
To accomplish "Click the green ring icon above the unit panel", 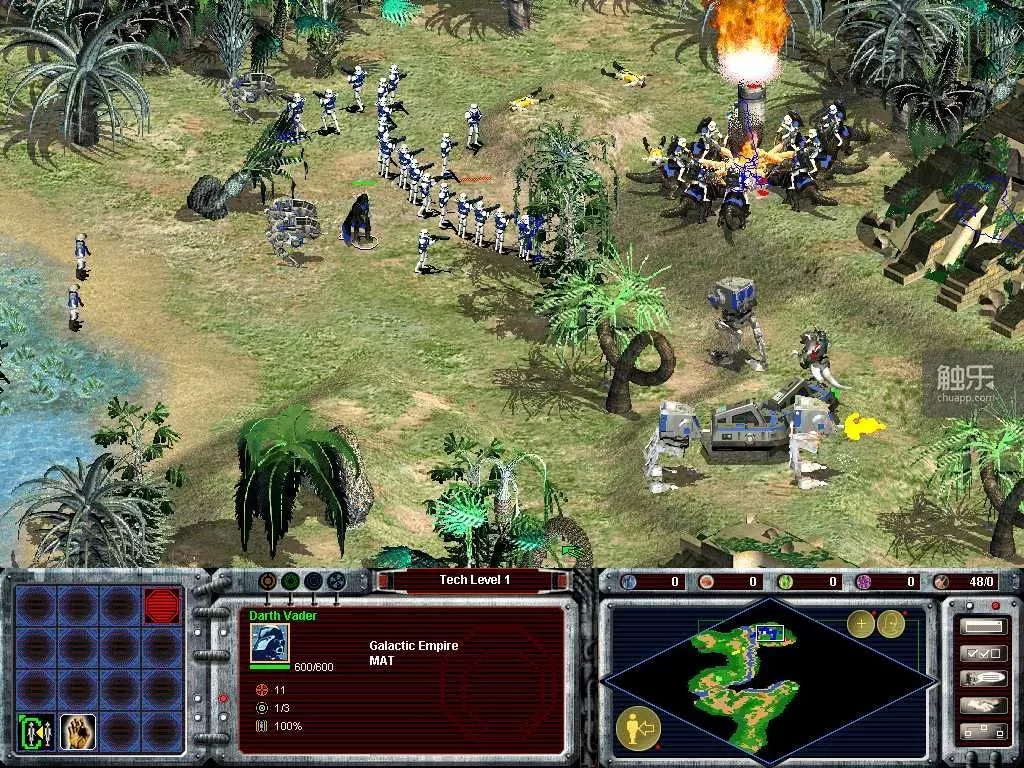I will point(290,580).
